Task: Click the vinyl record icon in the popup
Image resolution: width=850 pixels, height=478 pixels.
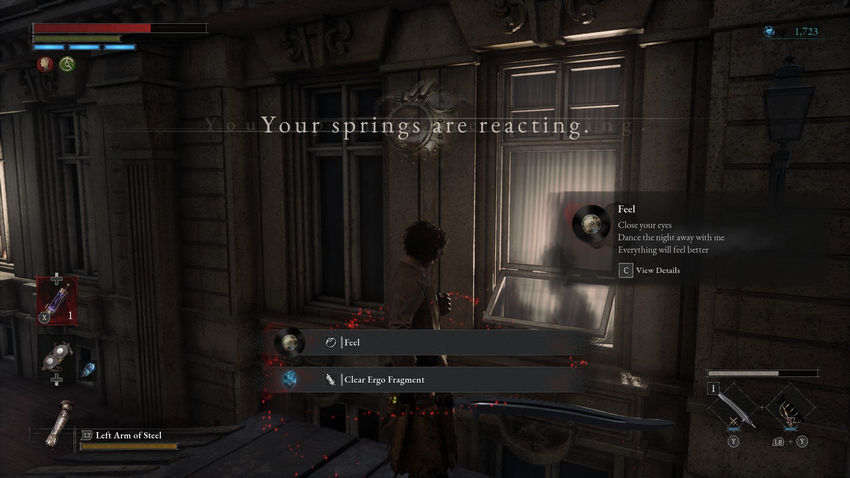Action: pyautogui.click(x=589, y=224)
